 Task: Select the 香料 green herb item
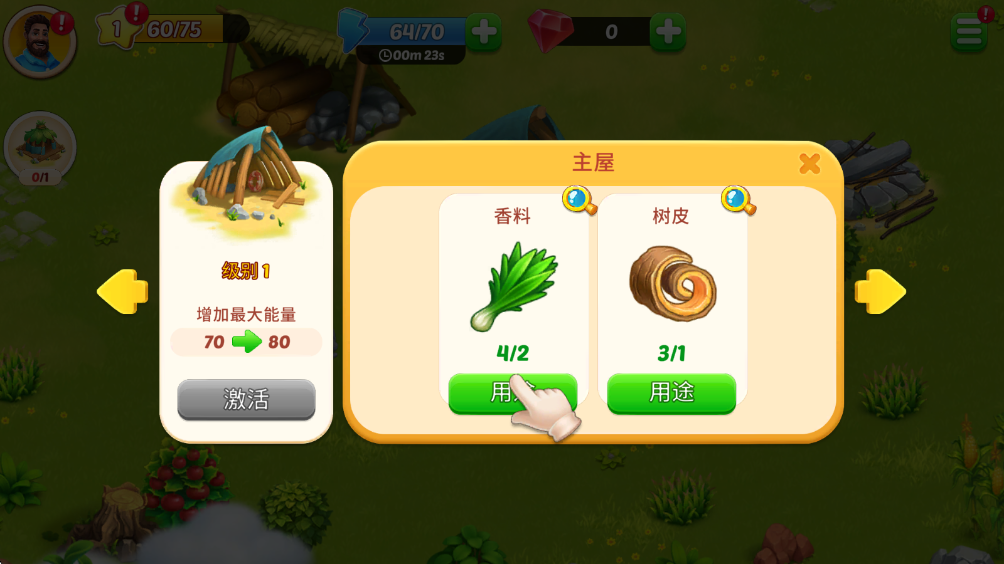point(513,285)
